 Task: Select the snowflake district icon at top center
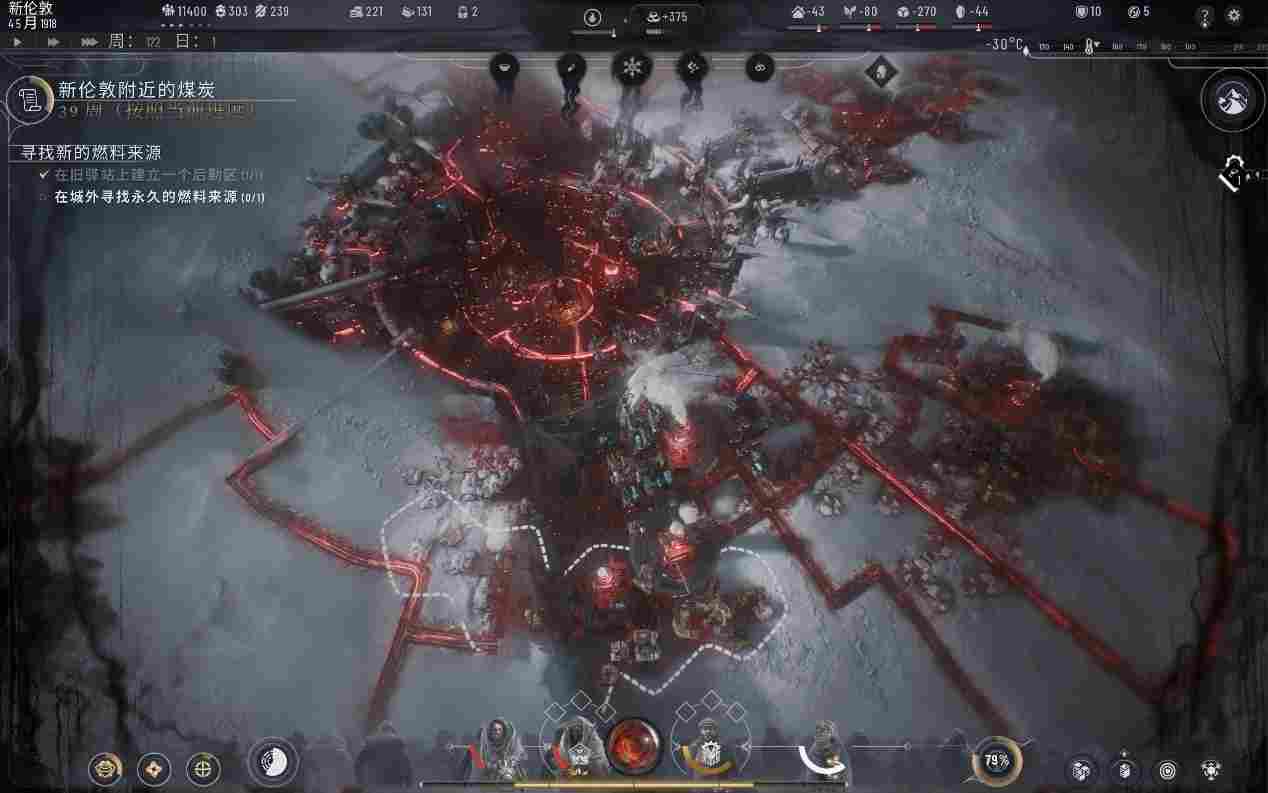[x=631, y=67]
